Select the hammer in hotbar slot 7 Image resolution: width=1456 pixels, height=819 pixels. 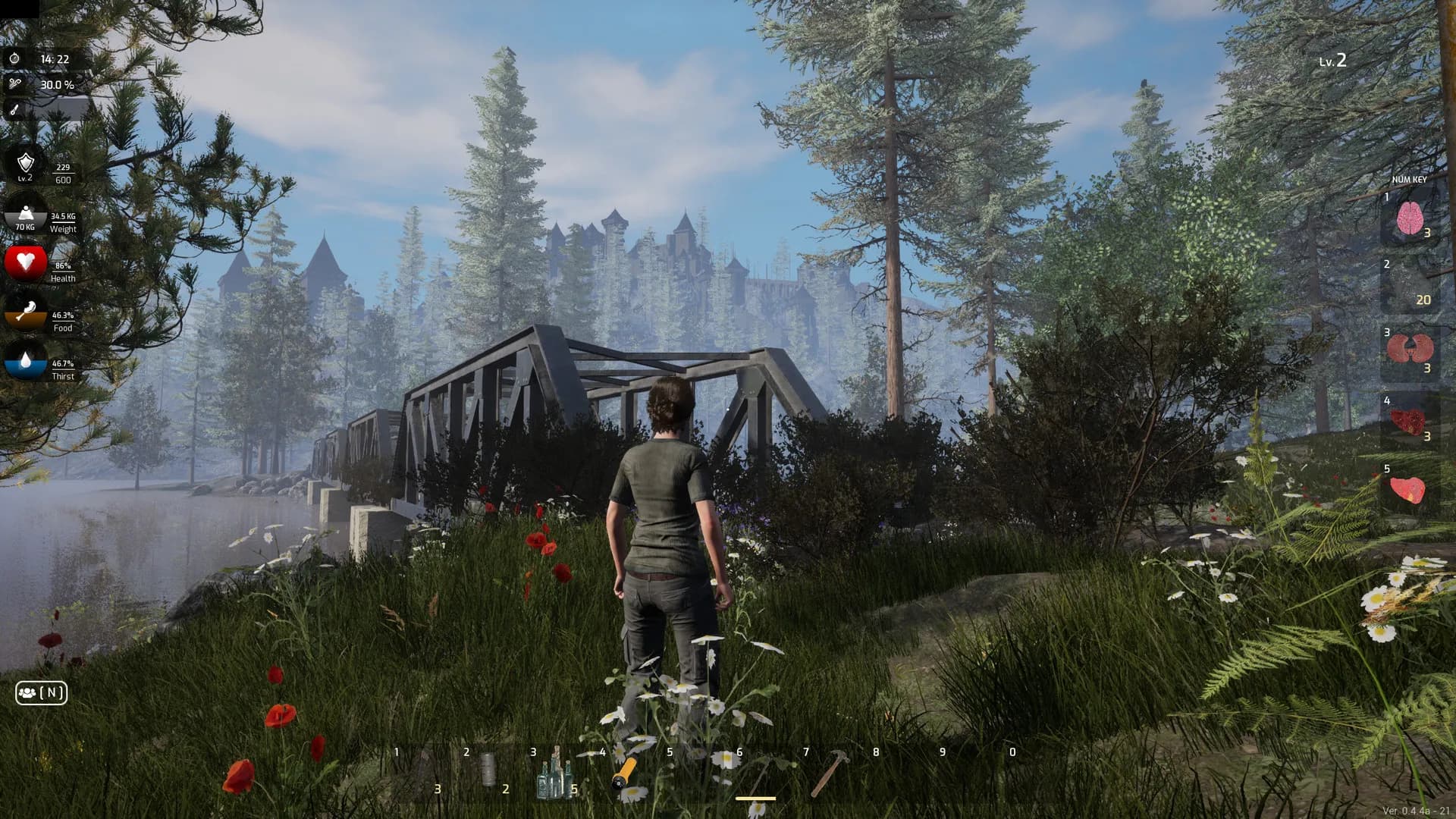pos(828,773)
